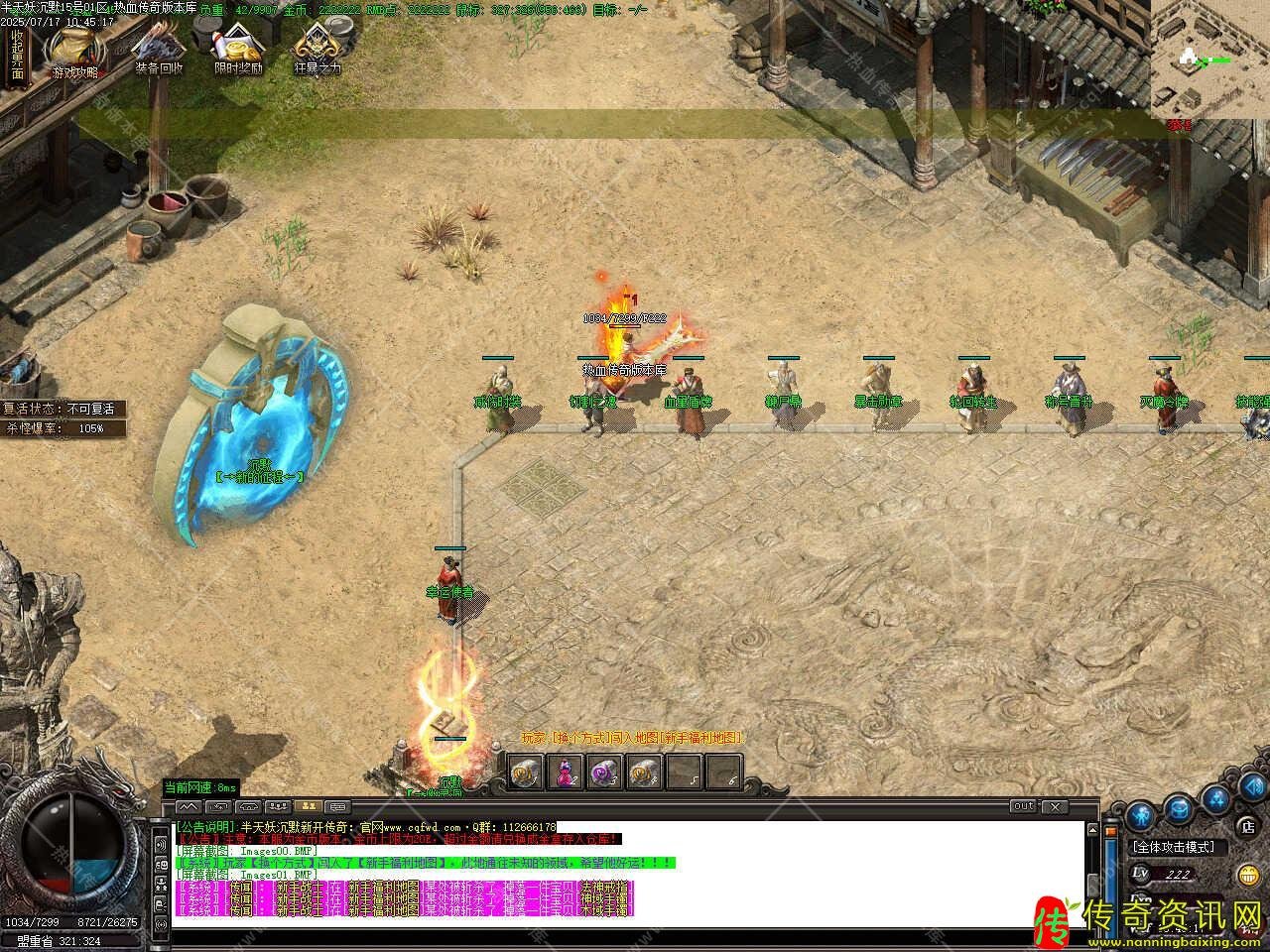Use the scroll in belt slot 1
Screen dimensions: 1270x952
(x=527, y=773)
